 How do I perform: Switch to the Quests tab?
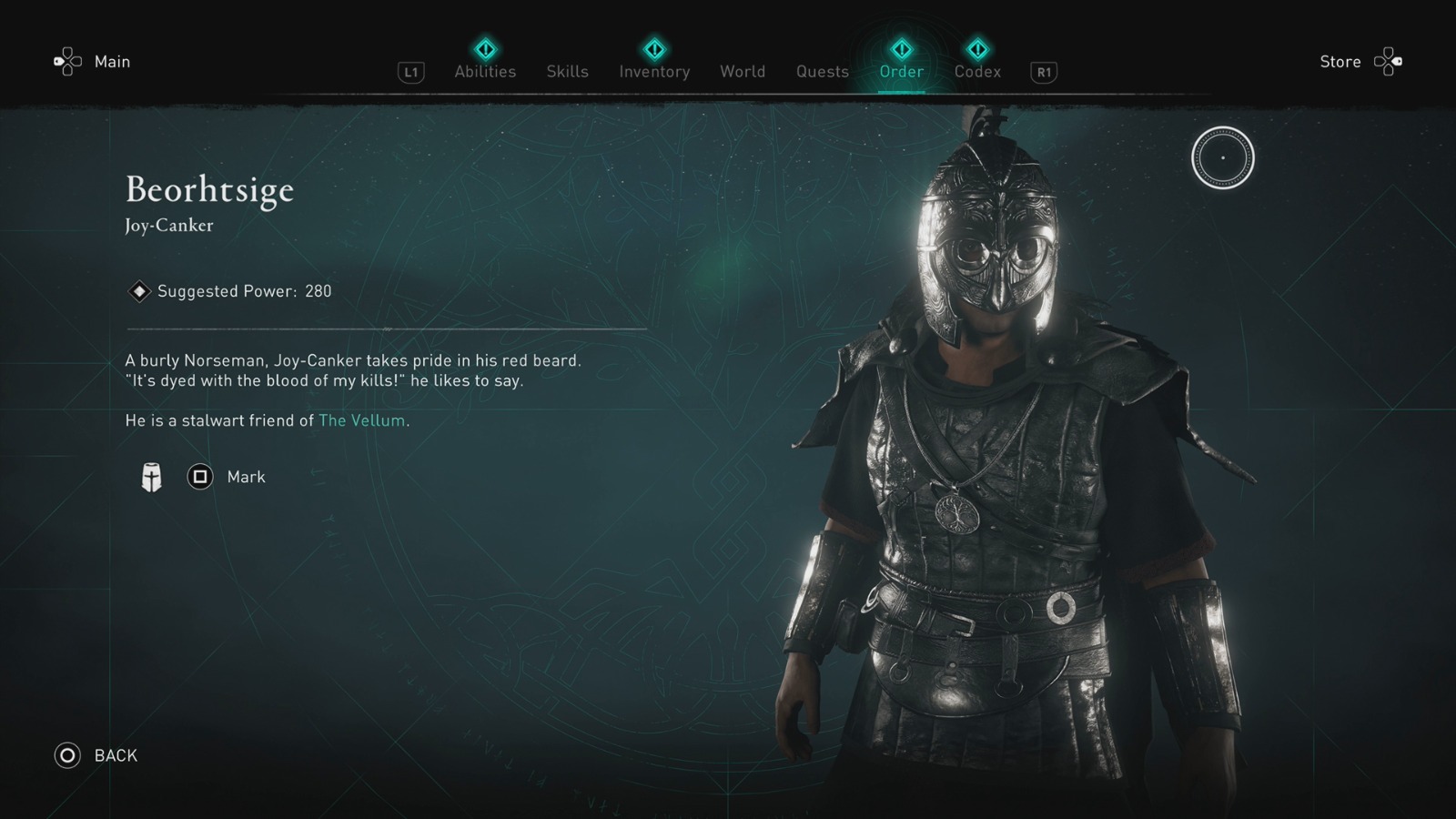(822, 71)
